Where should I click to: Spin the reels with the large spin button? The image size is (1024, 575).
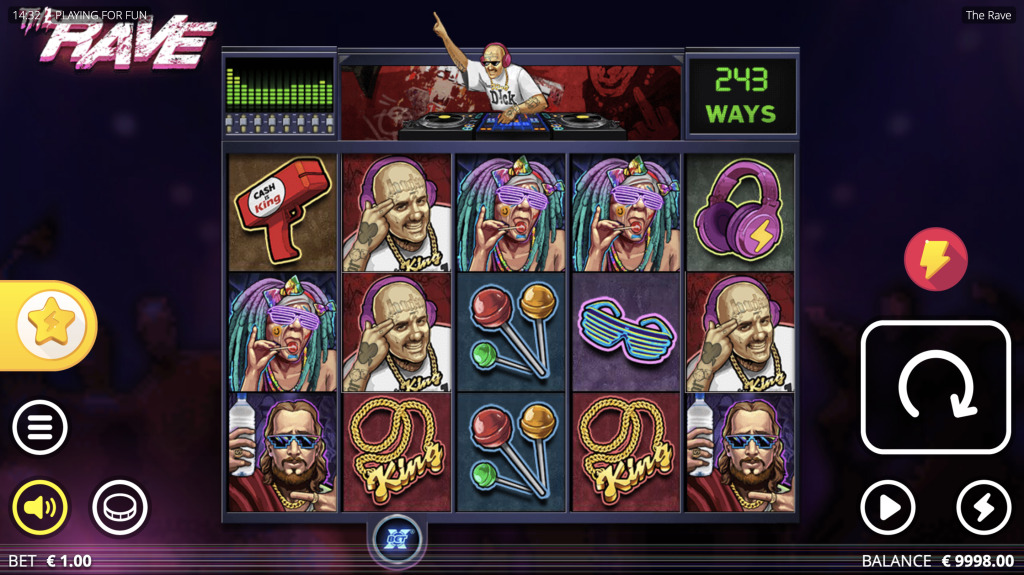[935, 386]
